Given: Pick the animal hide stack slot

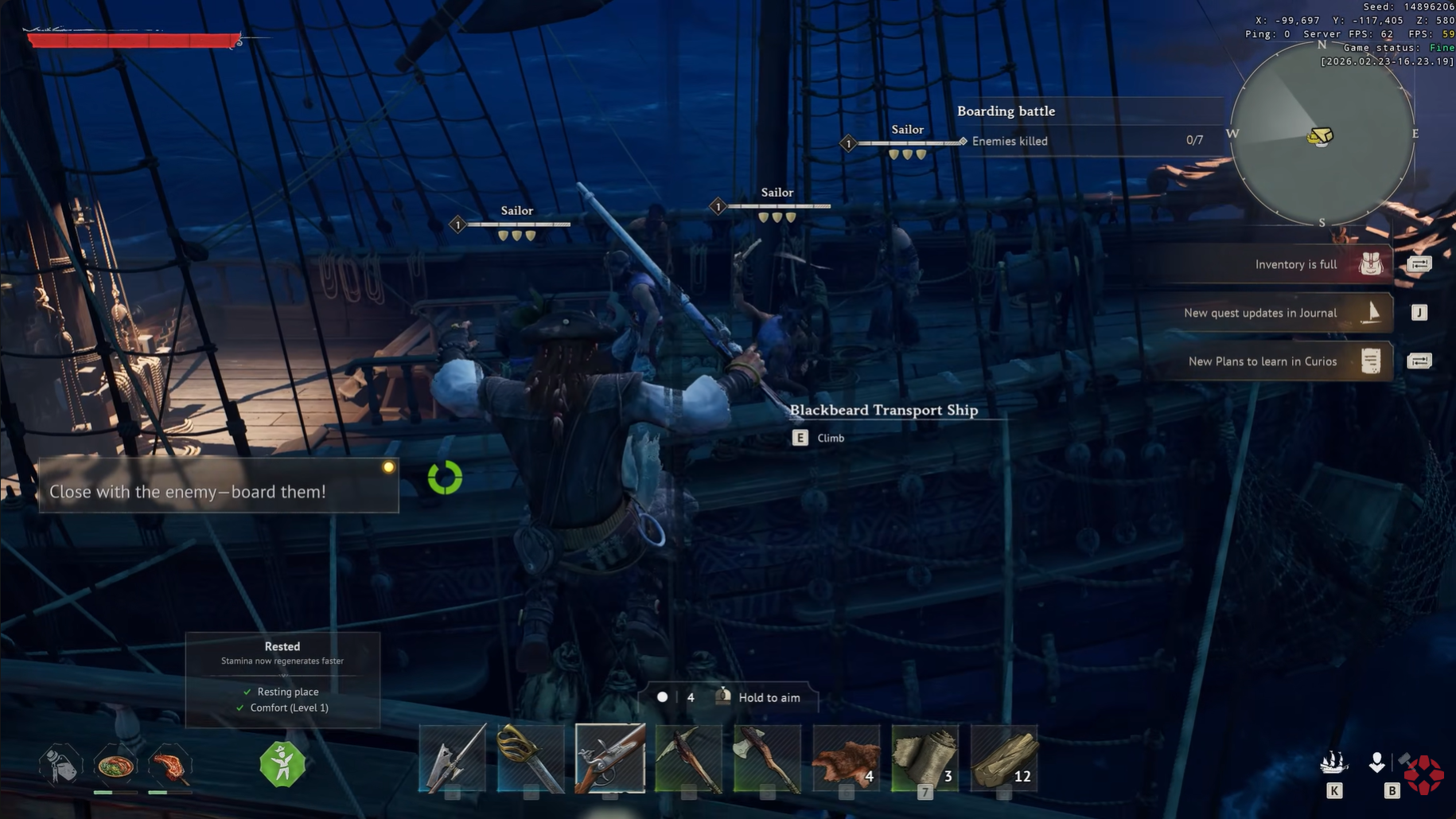Looking at the screenshot, I should [847, 759].
